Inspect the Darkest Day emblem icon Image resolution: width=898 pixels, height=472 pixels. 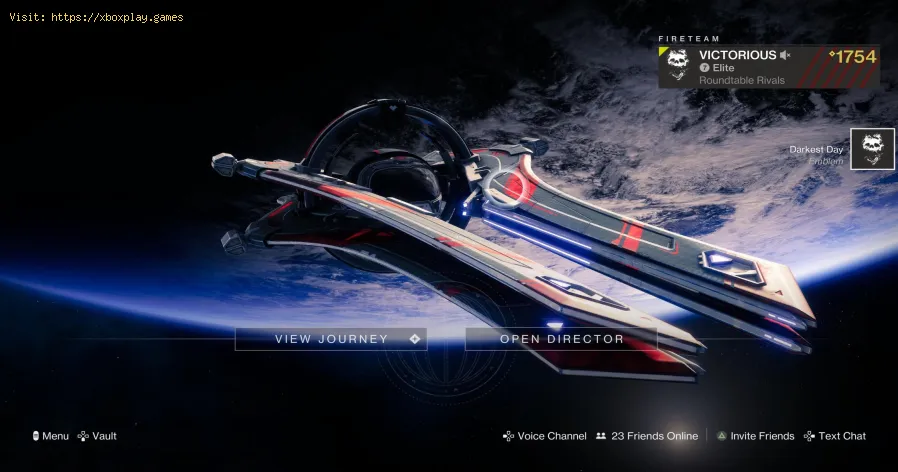[x=872, y=149]
